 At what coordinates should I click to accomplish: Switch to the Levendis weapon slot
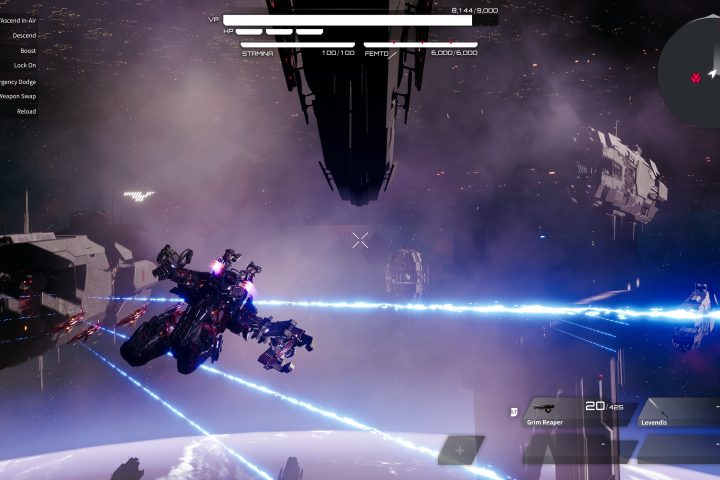click(678, 413)
